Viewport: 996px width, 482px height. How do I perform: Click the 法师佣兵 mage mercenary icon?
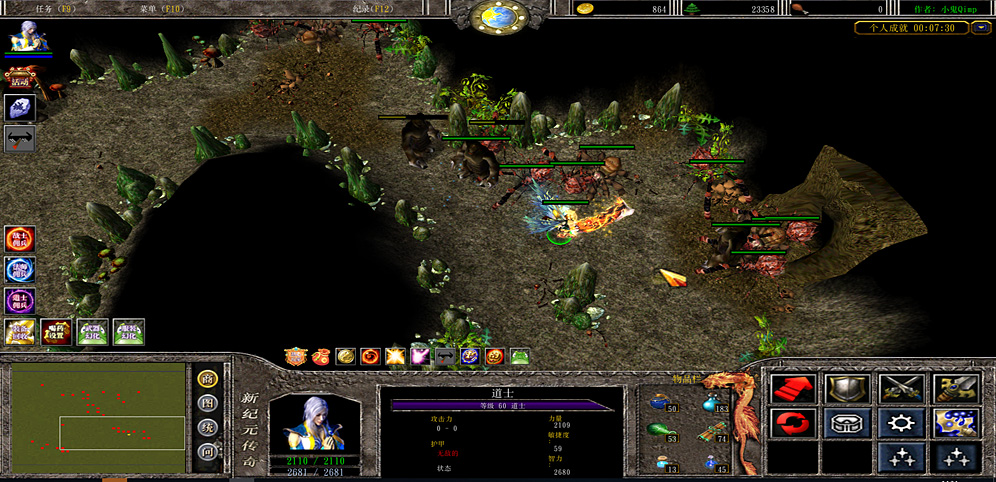pos(20,270)
